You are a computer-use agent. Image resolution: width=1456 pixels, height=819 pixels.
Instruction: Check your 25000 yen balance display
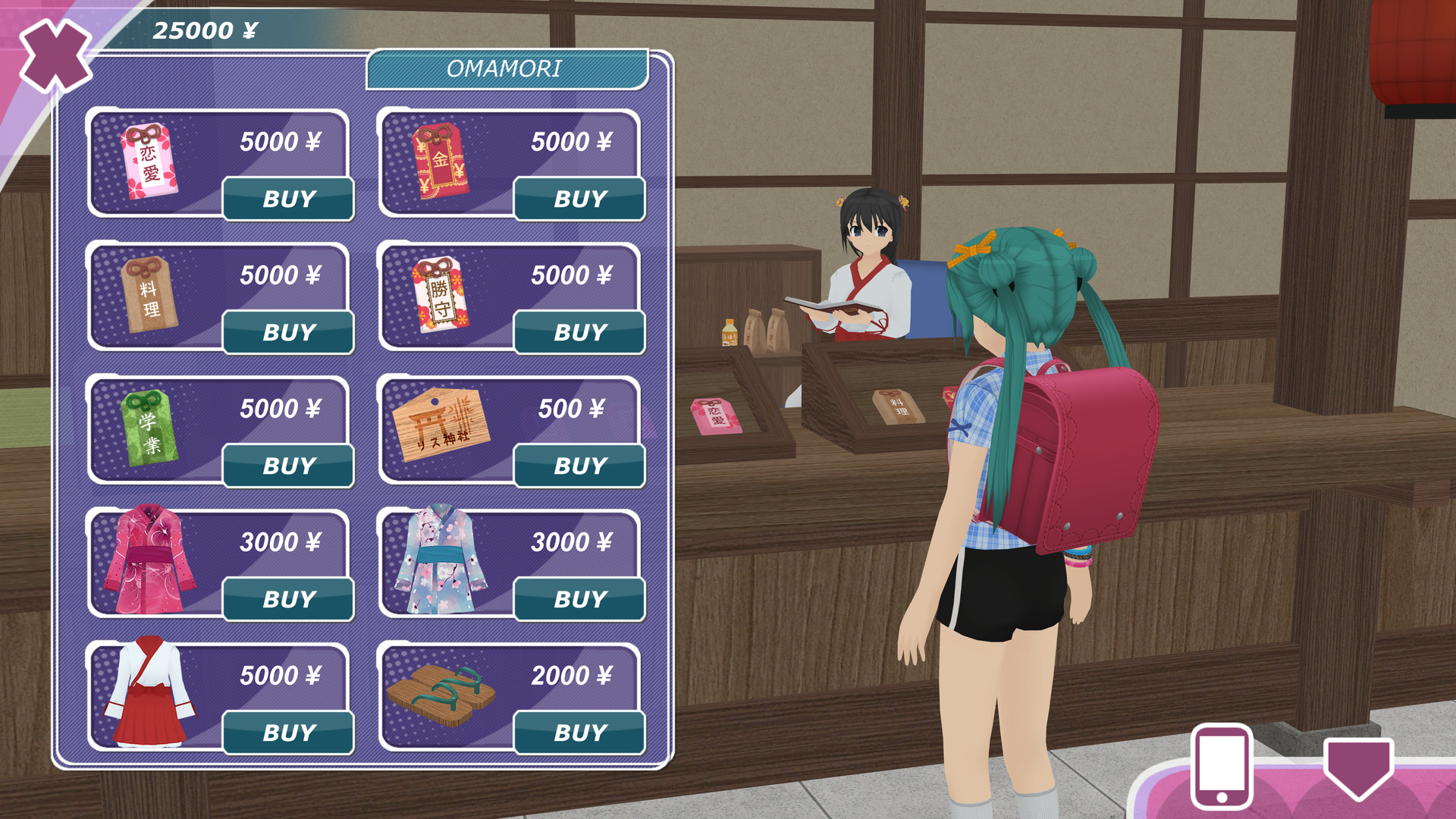(x=205, y=30)
